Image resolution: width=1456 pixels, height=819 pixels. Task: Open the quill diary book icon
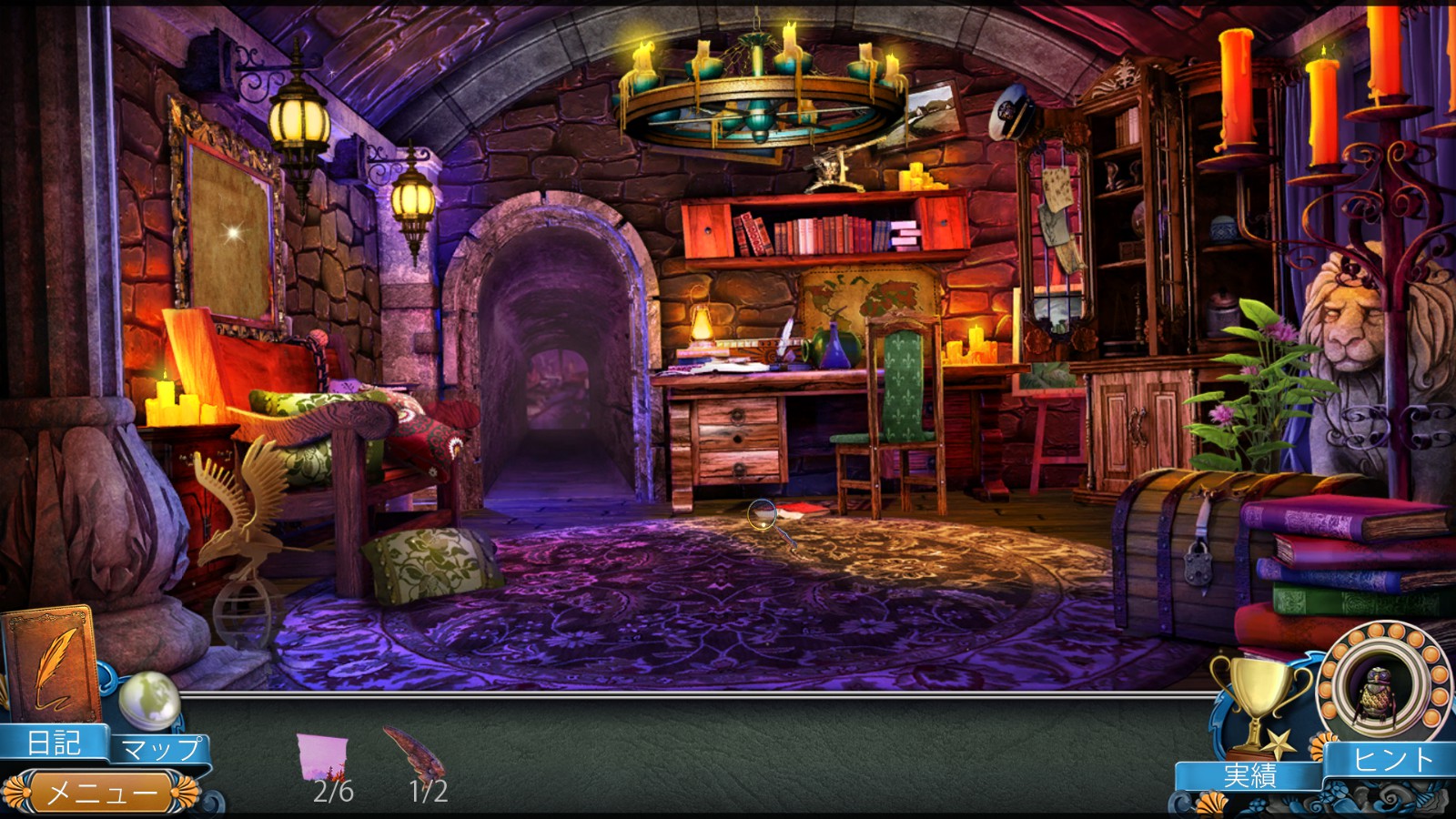[x=52, y=665]
